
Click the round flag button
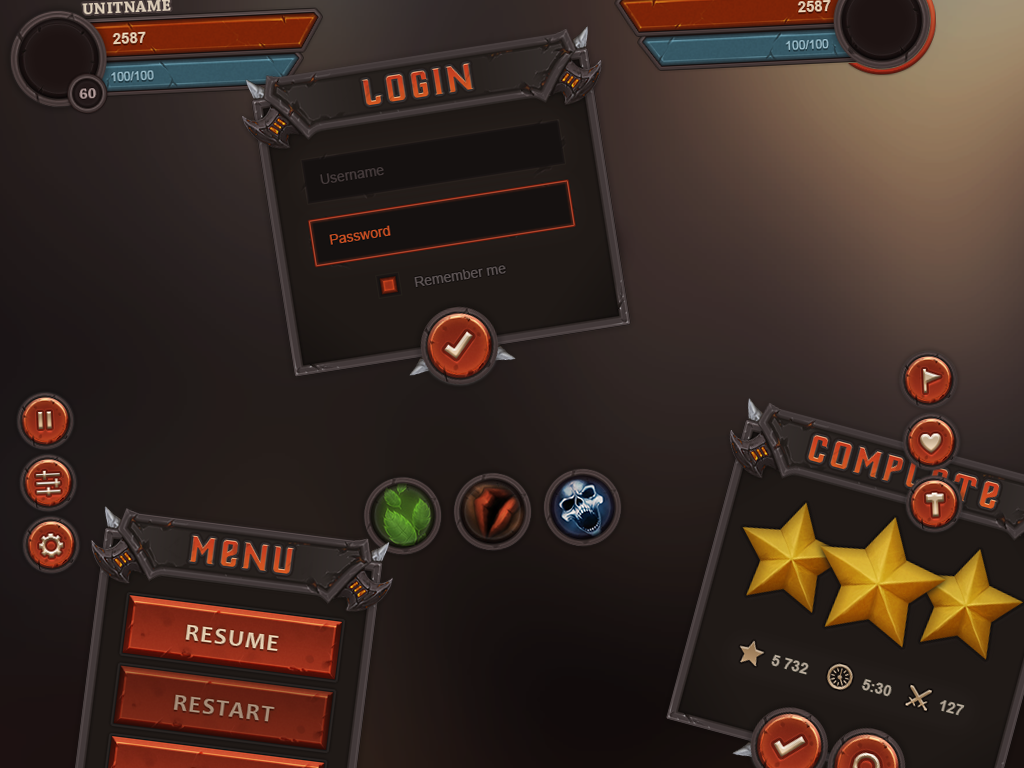[928, 379]
